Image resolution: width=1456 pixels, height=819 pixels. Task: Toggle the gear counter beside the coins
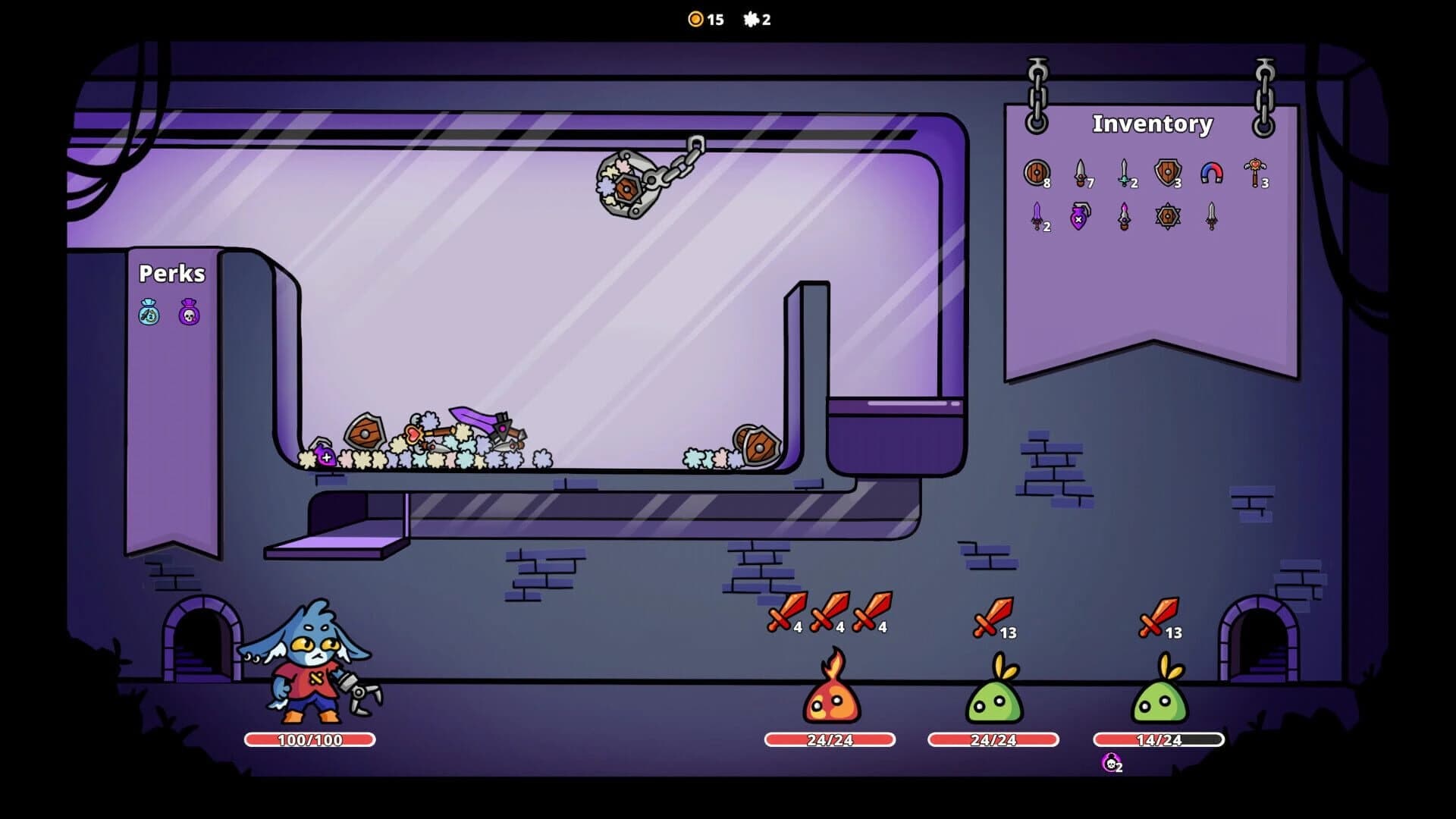(755, 20)
